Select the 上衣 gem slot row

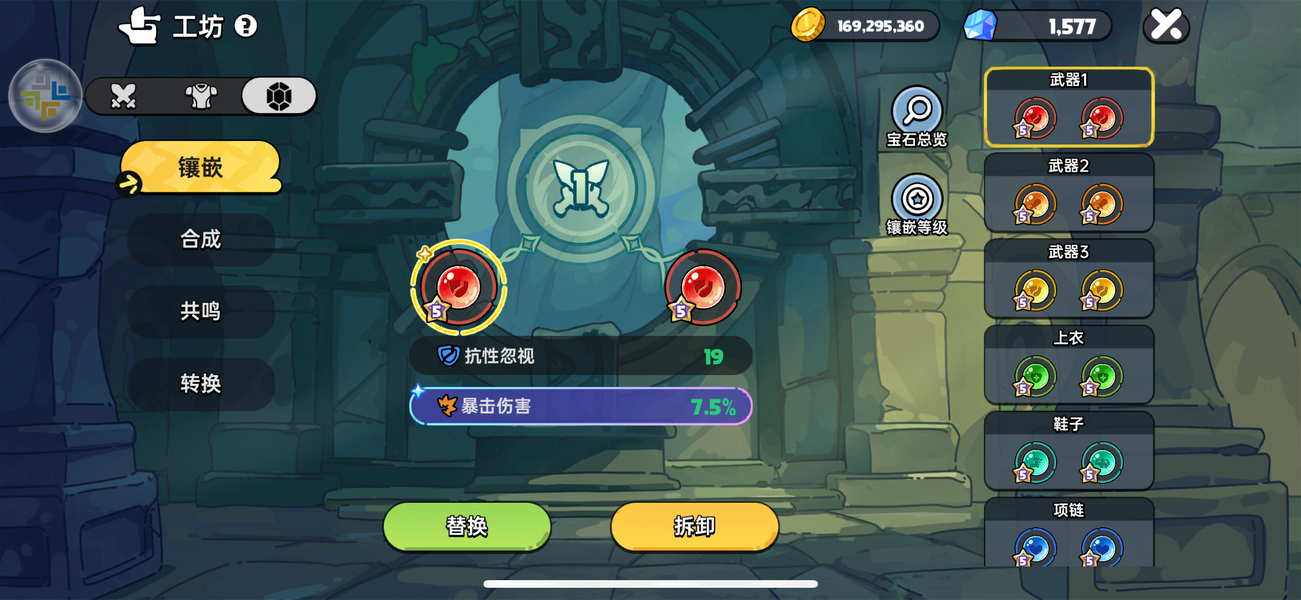pyautogui.click(x=1069, y=365)
